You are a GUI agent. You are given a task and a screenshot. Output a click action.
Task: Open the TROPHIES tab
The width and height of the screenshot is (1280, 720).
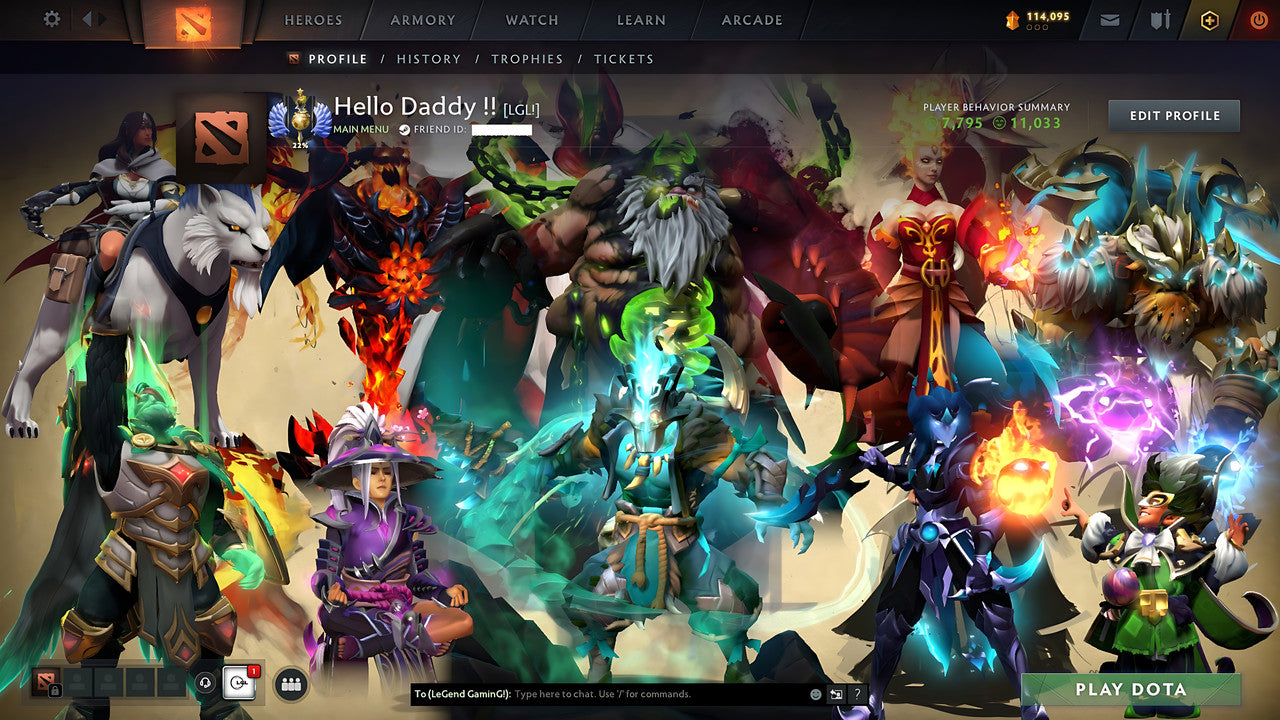click(x=528, y=59)
